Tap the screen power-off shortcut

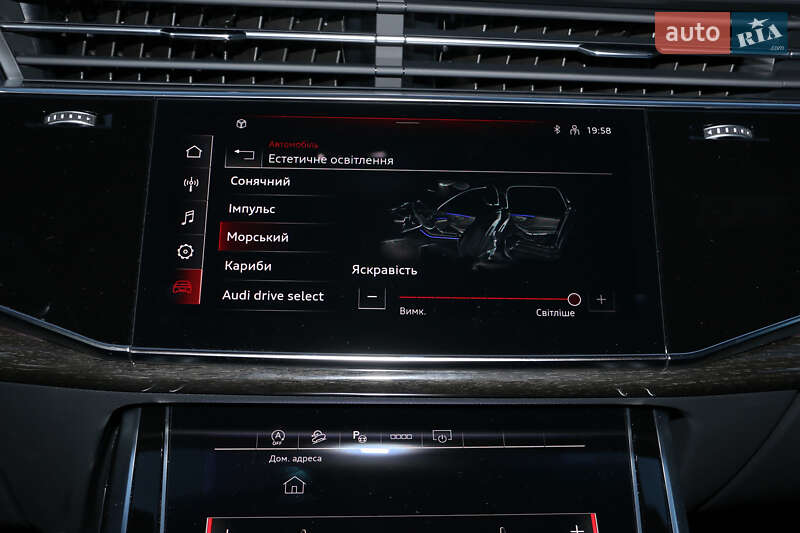click(x=442, y=437)
